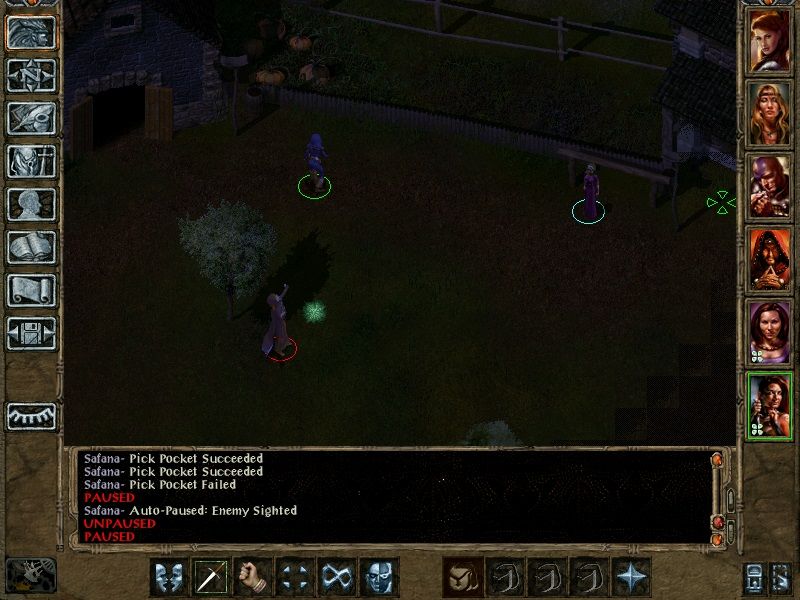Open options with the floppy disk button
Screen dimensions: 800x600
tap(32, 333)
